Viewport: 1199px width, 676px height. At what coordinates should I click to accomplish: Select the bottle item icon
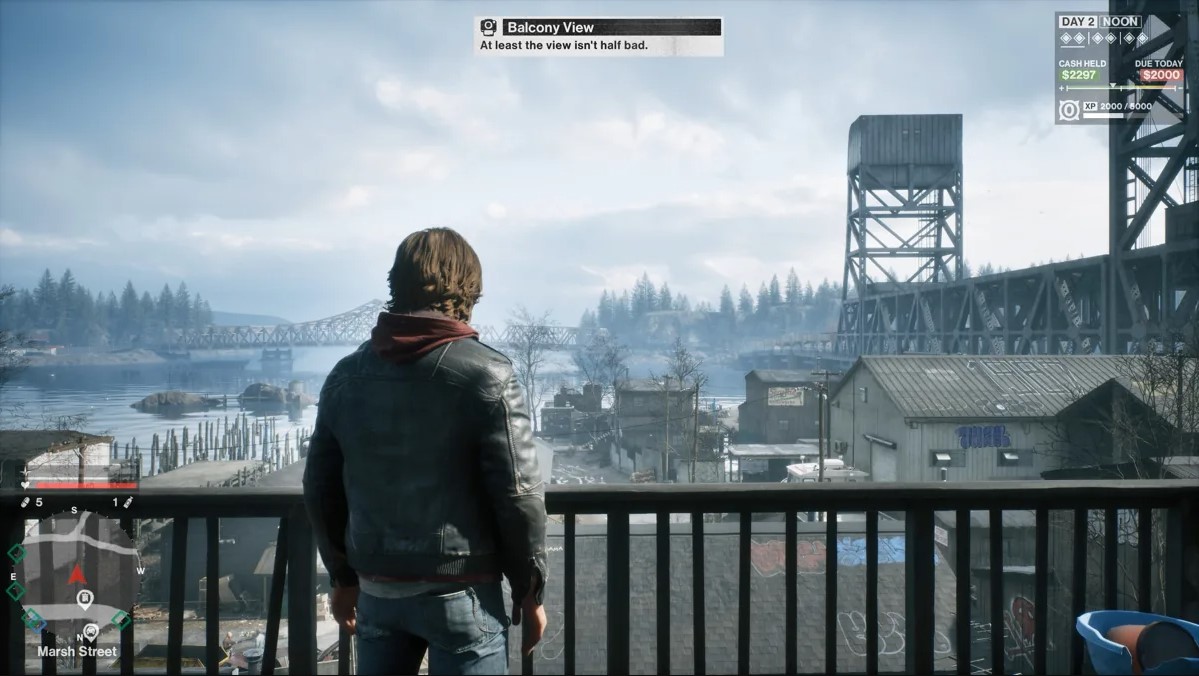click(127, 502)
